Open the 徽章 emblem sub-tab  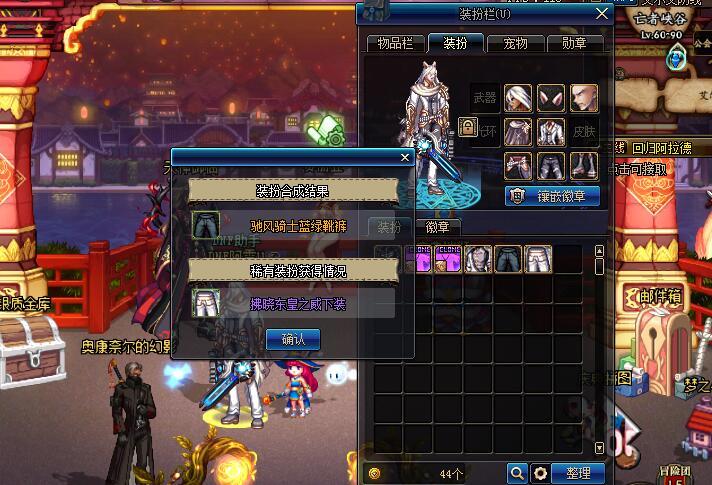(x=437, y=227)
